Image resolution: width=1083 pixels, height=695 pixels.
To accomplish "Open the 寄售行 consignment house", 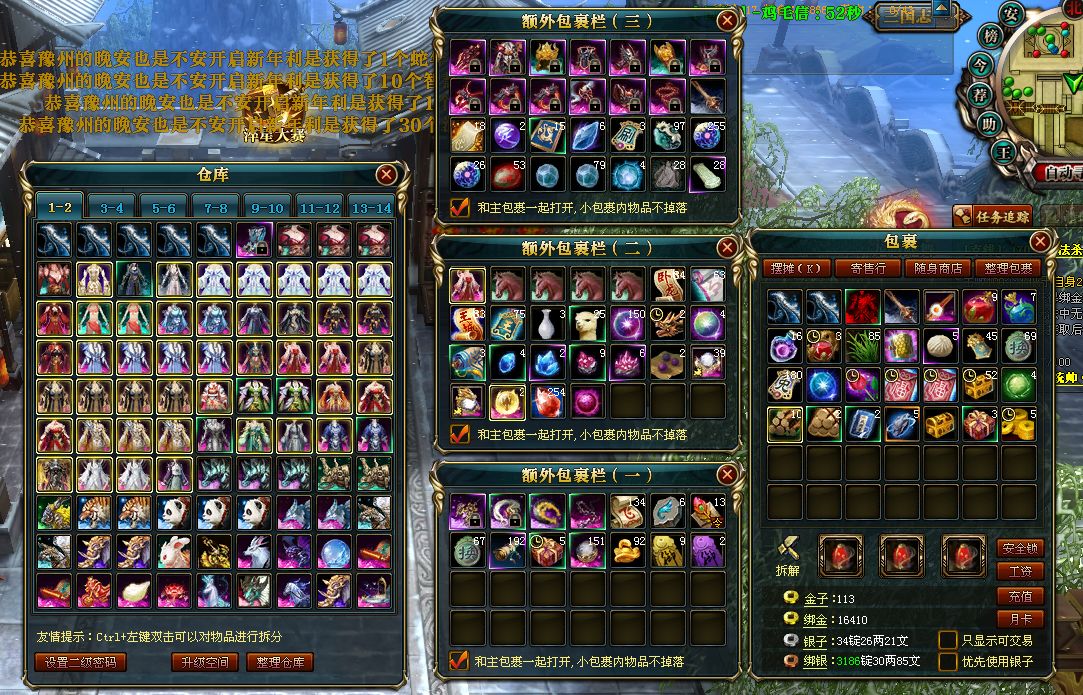I will [x=868, y=268].
